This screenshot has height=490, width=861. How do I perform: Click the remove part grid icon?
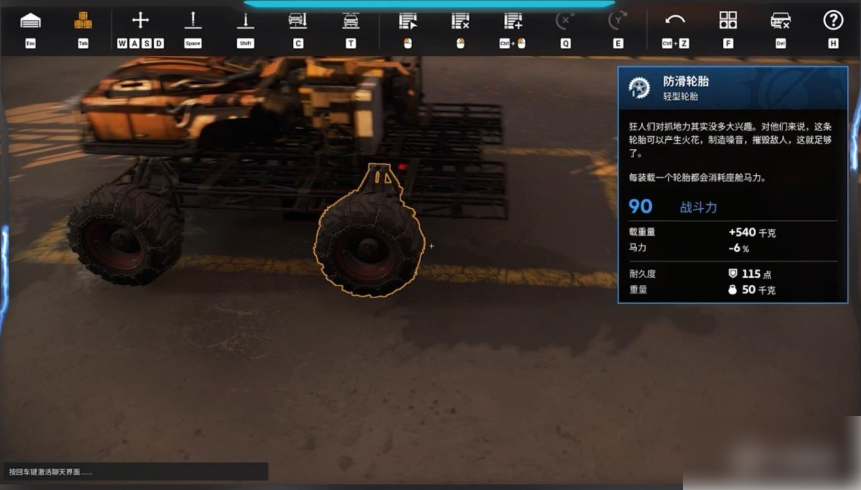coord(460,21)
